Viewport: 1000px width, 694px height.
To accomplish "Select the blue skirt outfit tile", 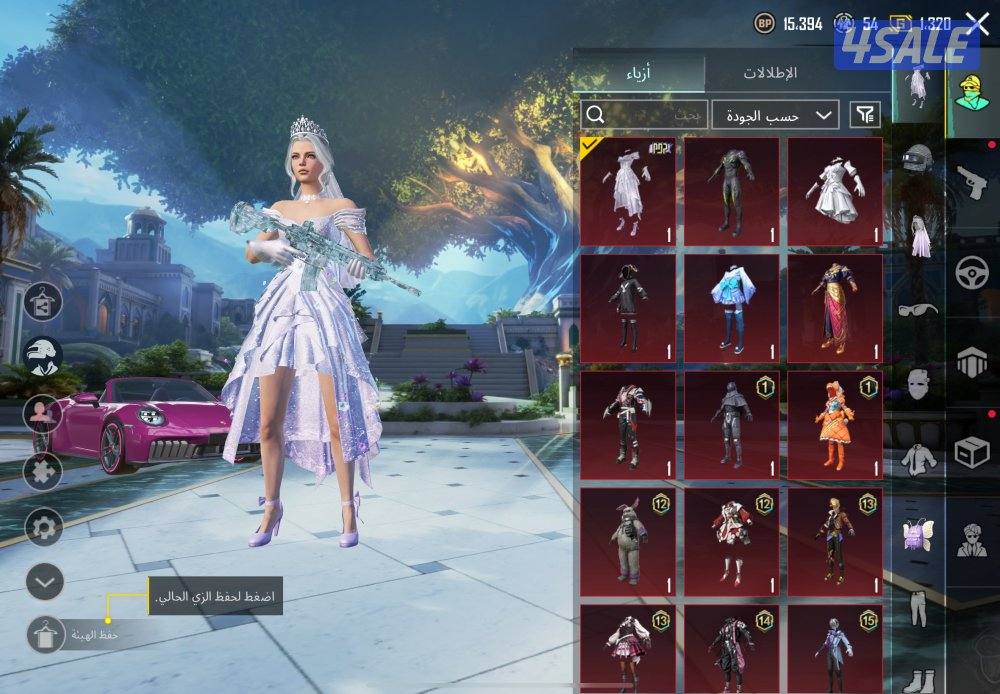I will pos(731,307).
